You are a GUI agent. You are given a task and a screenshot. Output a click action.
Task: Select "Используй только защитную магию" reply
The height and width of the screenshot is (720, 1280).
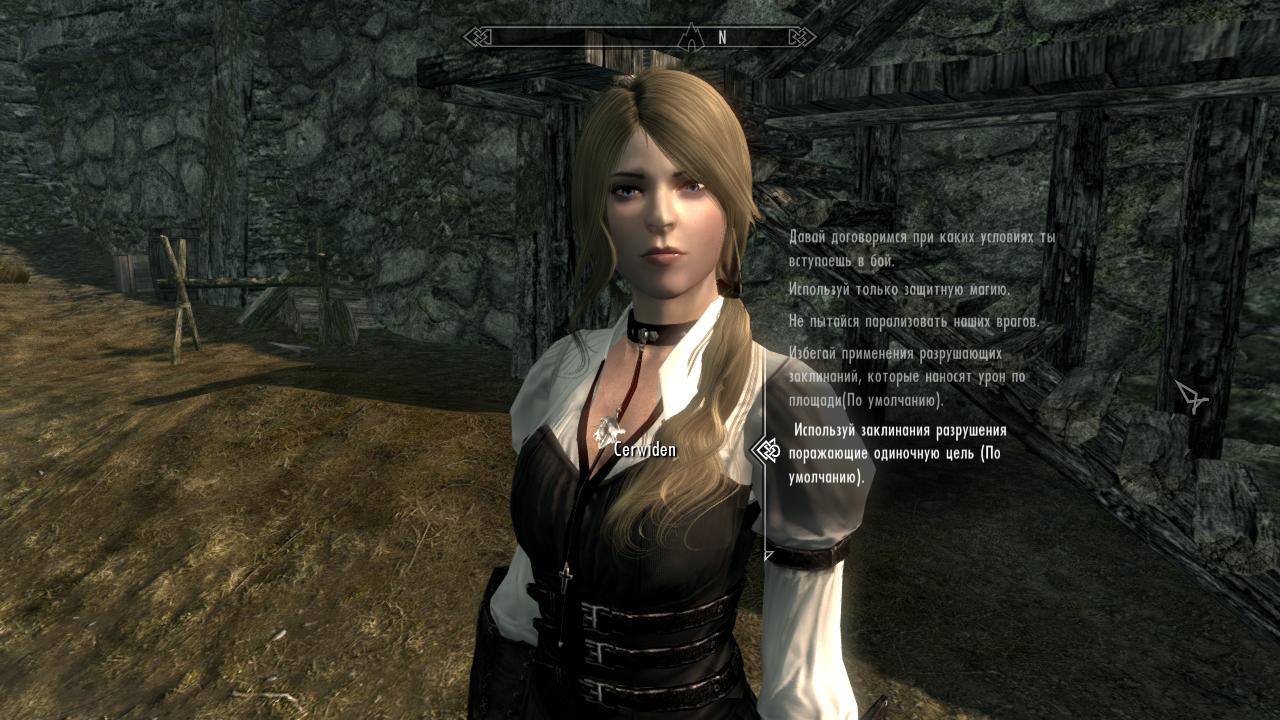click(x=899, y=289)
